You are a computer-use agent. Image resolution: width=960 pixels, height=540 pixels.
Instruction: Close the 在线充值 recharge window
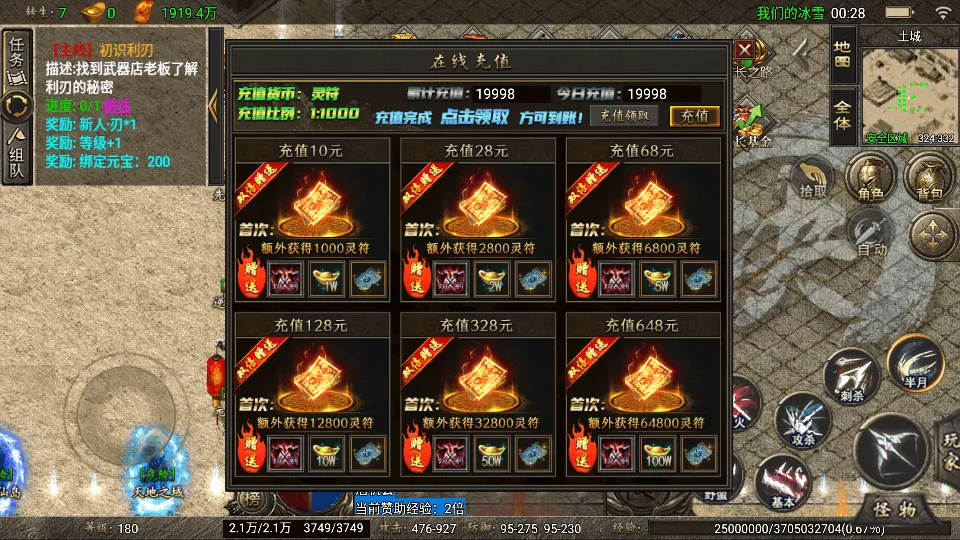(x=745, y=50)
